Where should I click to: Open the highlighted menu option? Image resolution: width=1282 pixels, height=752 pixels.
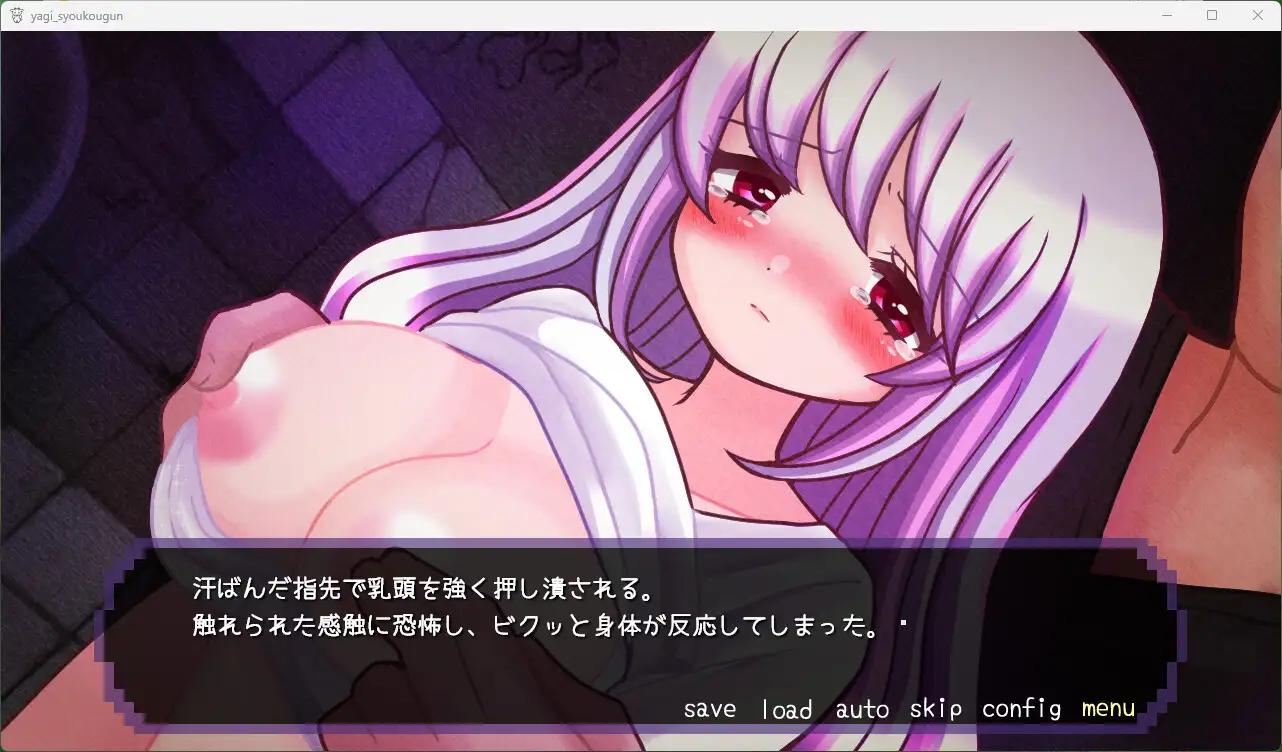(x=1106, y=708)
